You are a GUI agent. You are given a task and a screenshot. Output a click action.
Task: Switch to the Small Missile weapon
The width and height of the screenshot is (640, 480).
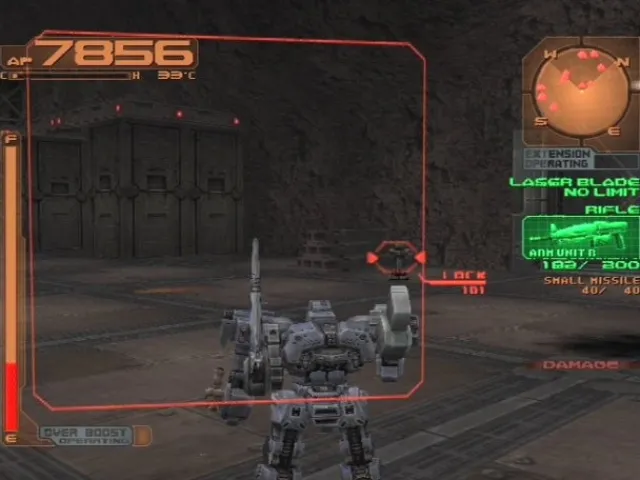click(590, 285)
